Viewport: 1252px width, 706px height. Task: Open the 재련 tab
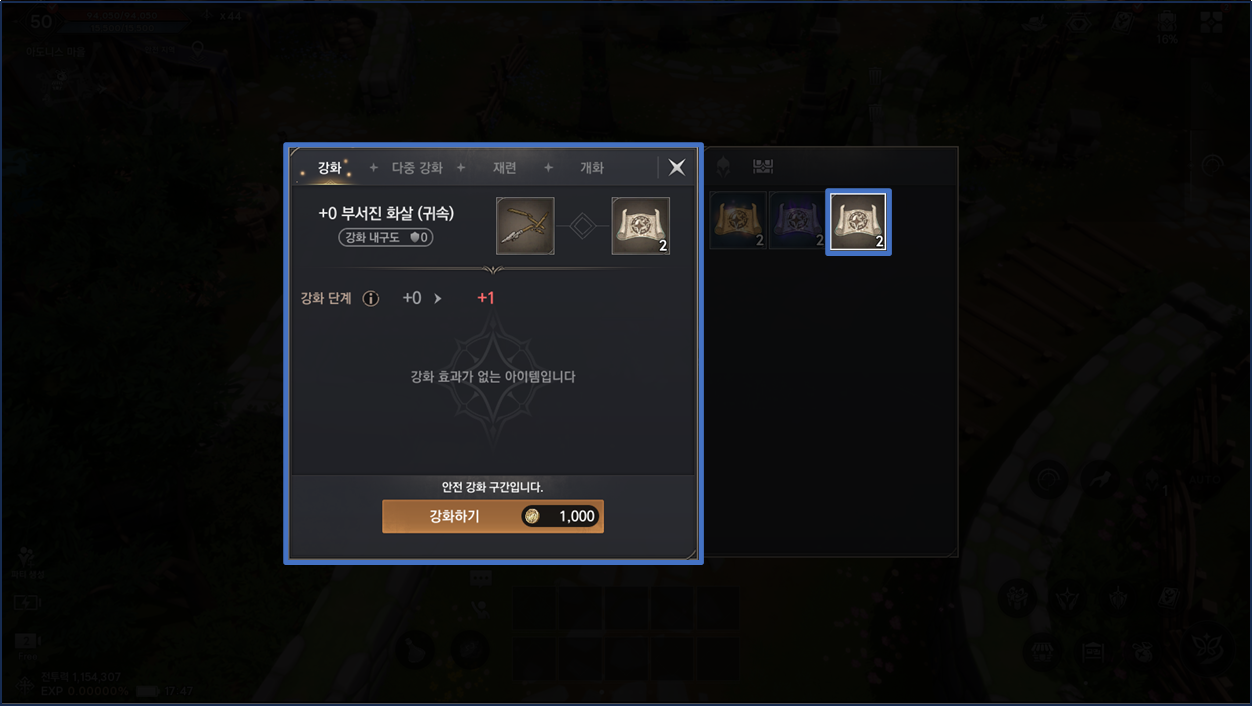point(505,168)
